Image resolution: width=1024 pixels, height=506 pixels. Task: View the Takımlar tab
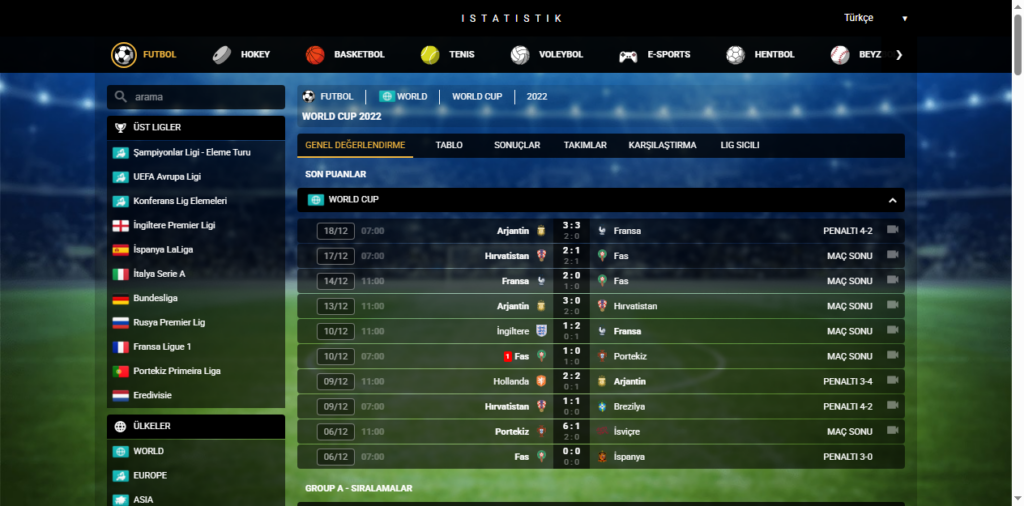point(585,145)
